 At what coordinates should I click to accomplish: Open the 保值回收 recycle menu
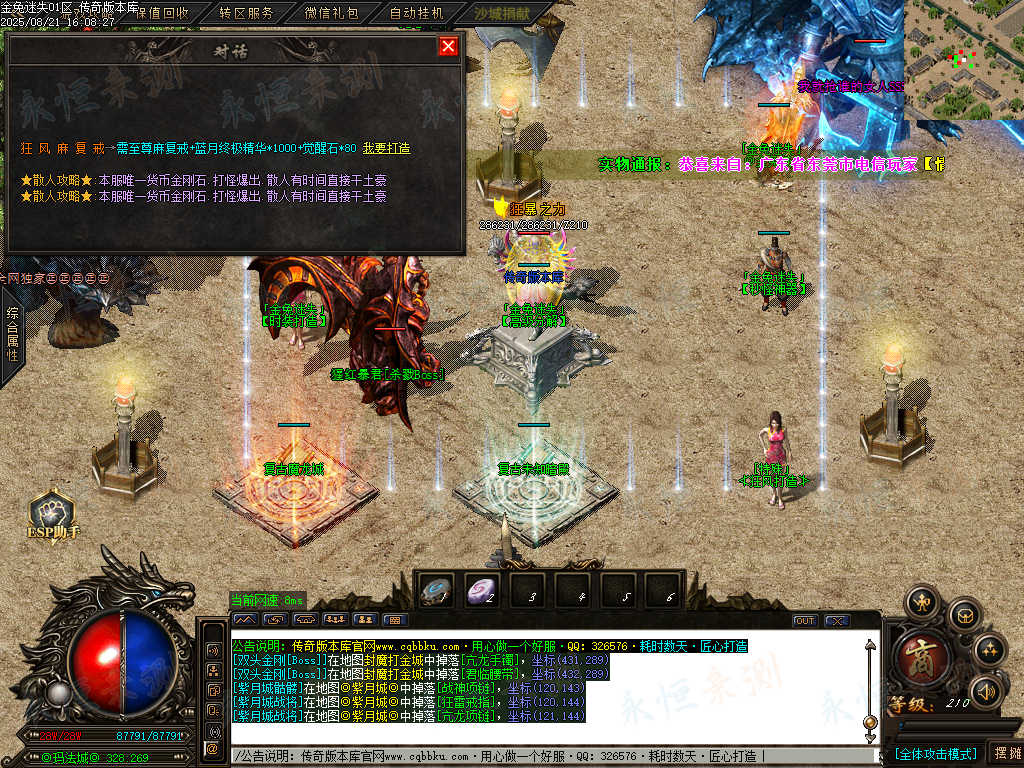tap(161, 13)
